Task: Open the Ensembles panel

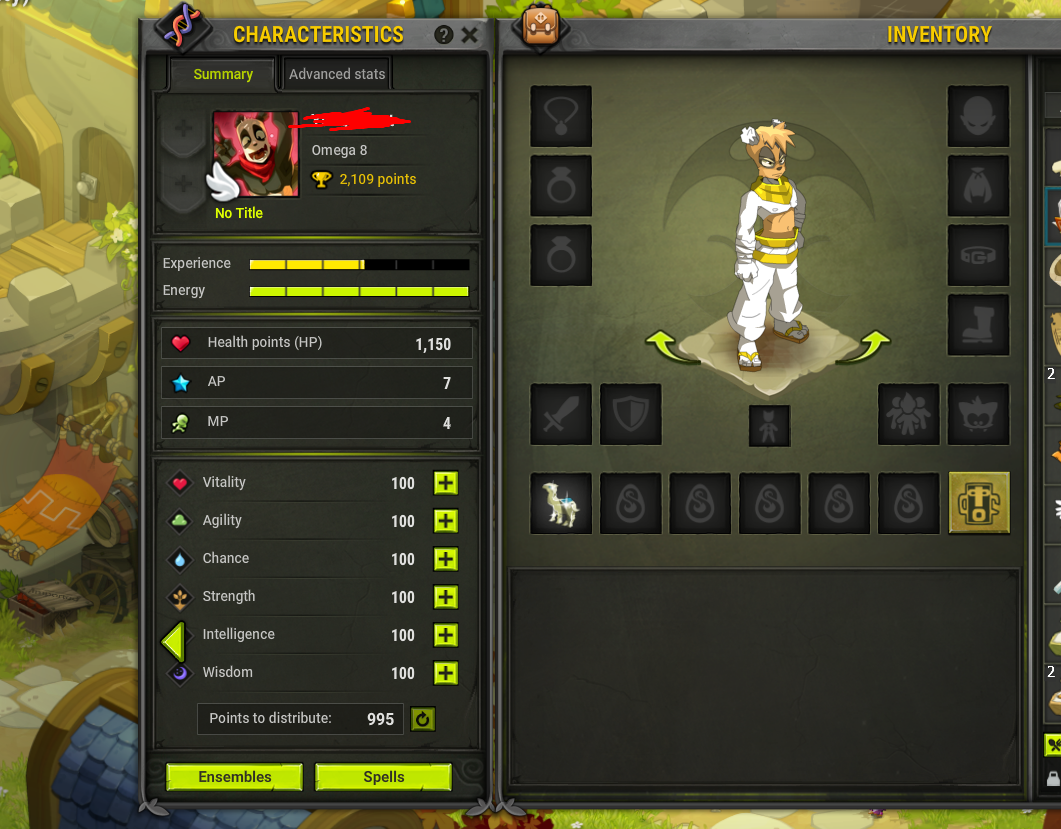Action: tap(234, 777)
